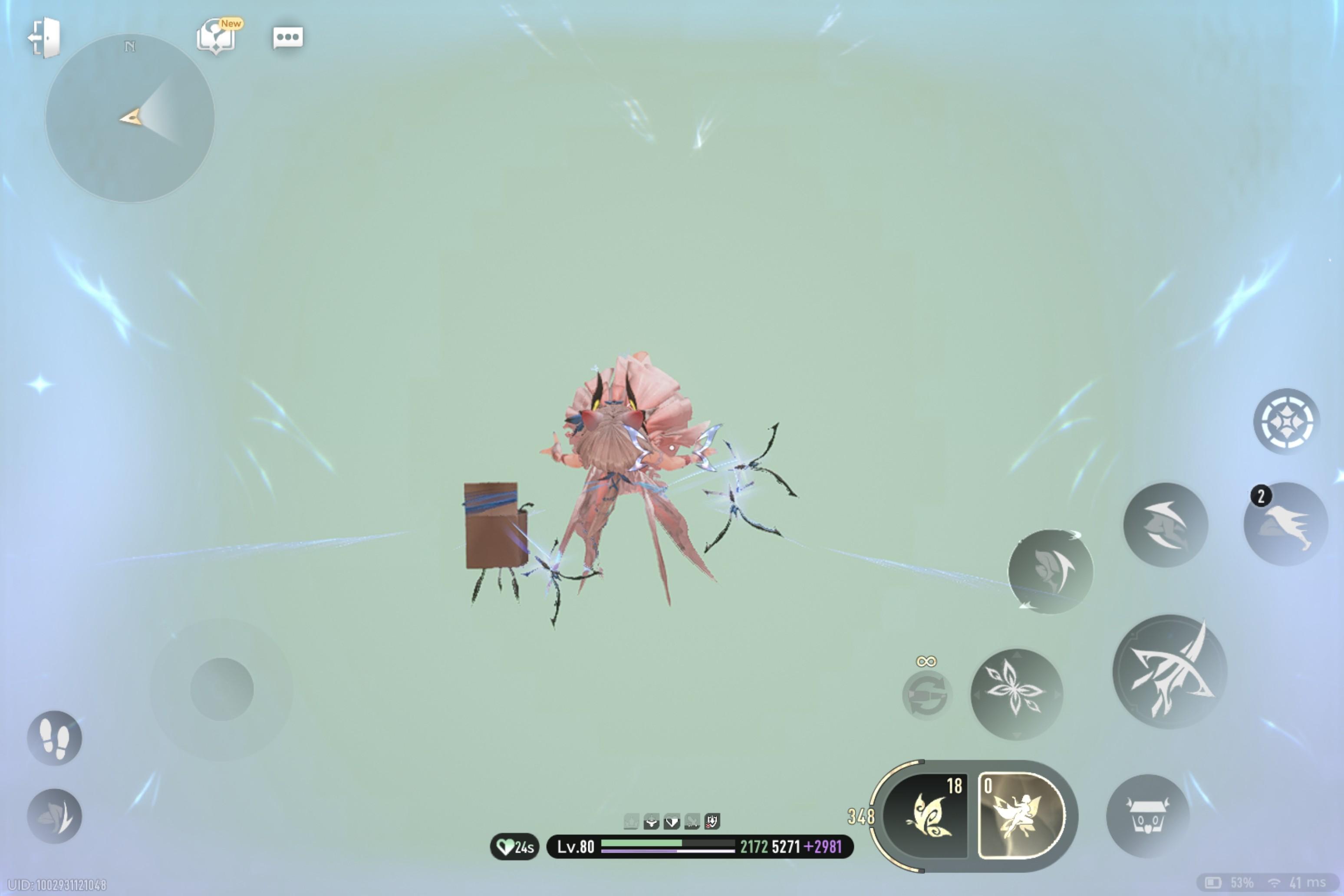Image resolution: width=1344 pixels, height=896 pixels.
Task: Tap the target lock-on button
Action: pos(1286,422)
